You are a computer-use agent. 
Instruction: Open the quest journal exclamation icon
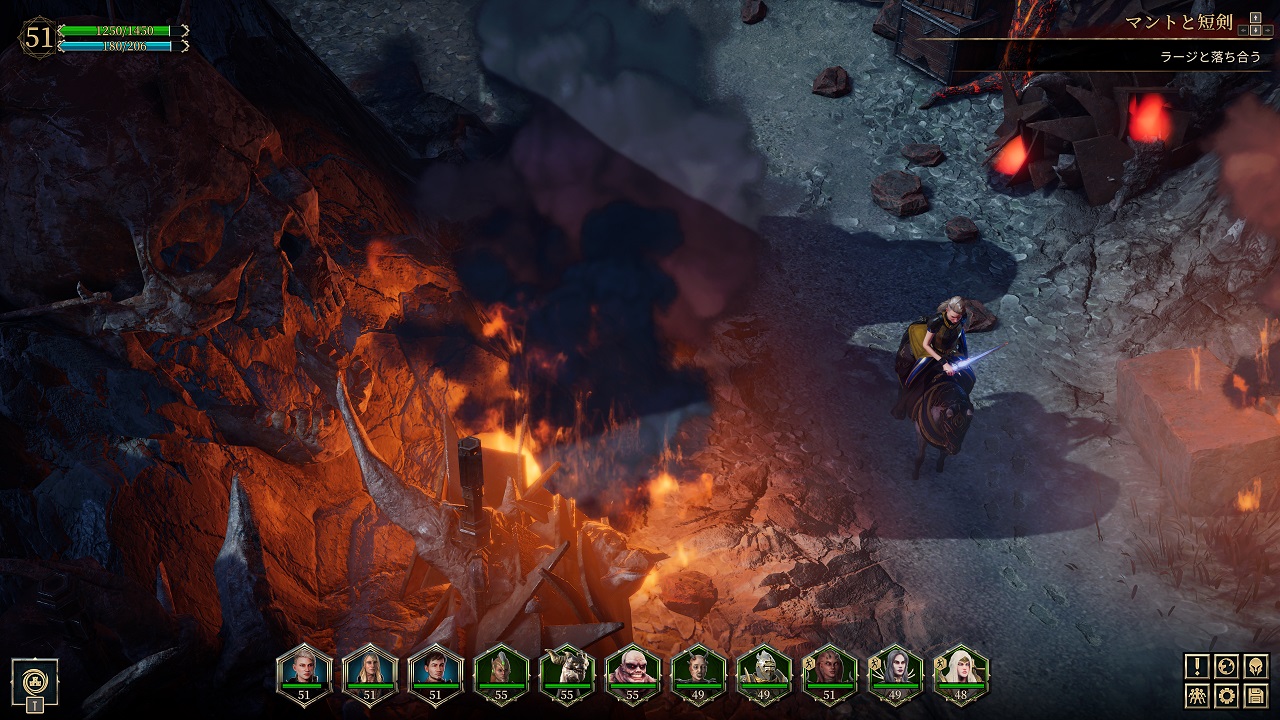(1197, 666)
